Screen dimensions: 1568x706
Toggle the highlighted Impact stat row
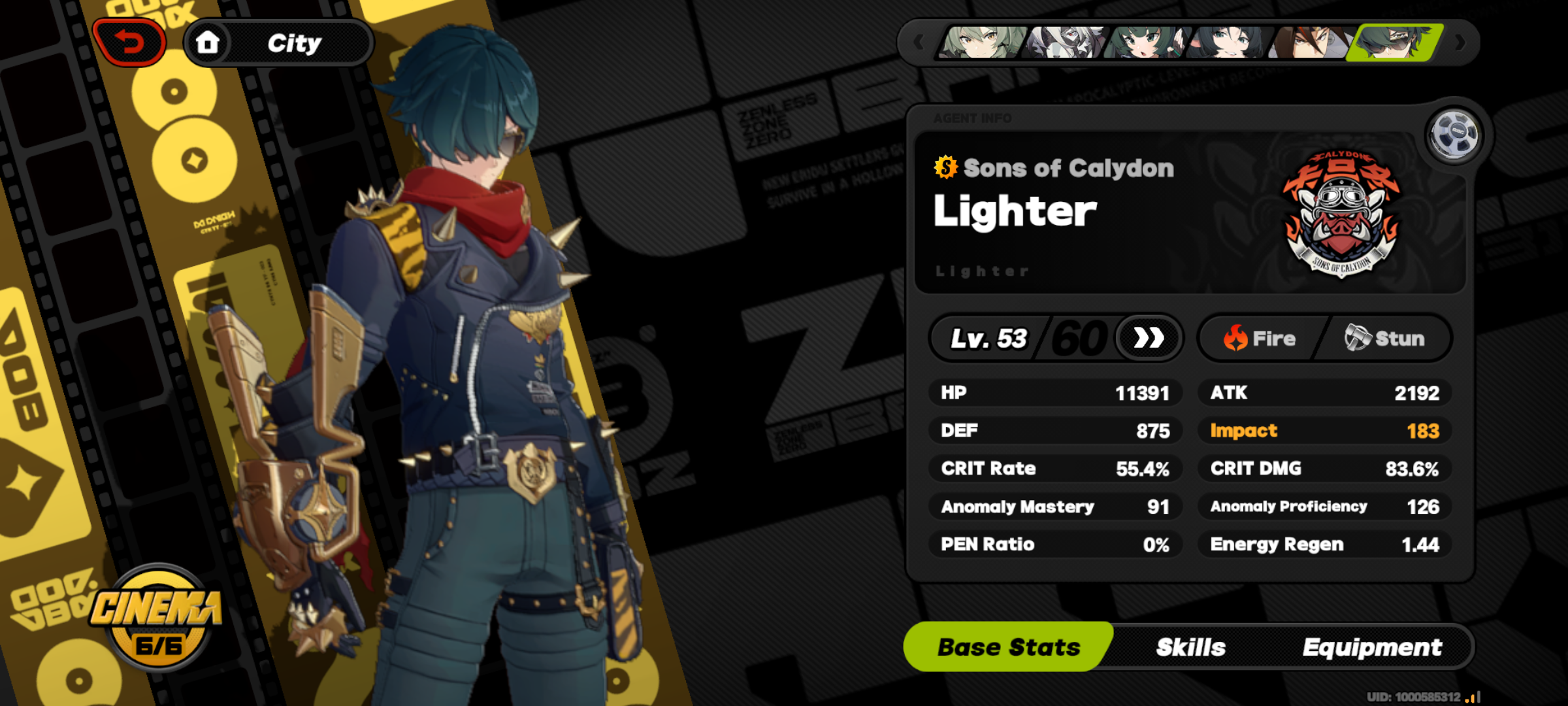(x=1324, y=431)
